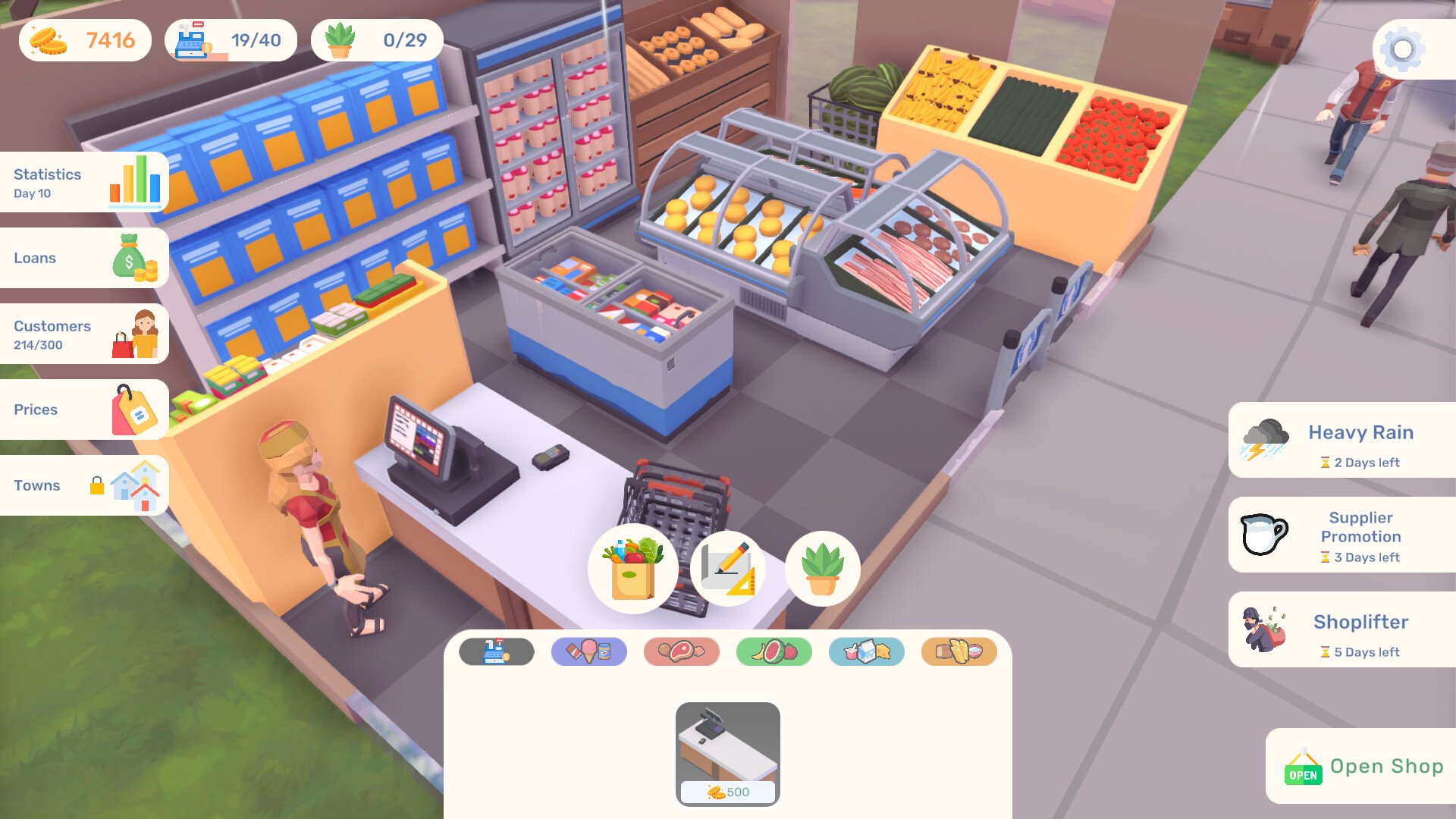Viewport: 1456px width, 819px height.
Task: Select the cash register category tab icon
Action: coord(497,651)
